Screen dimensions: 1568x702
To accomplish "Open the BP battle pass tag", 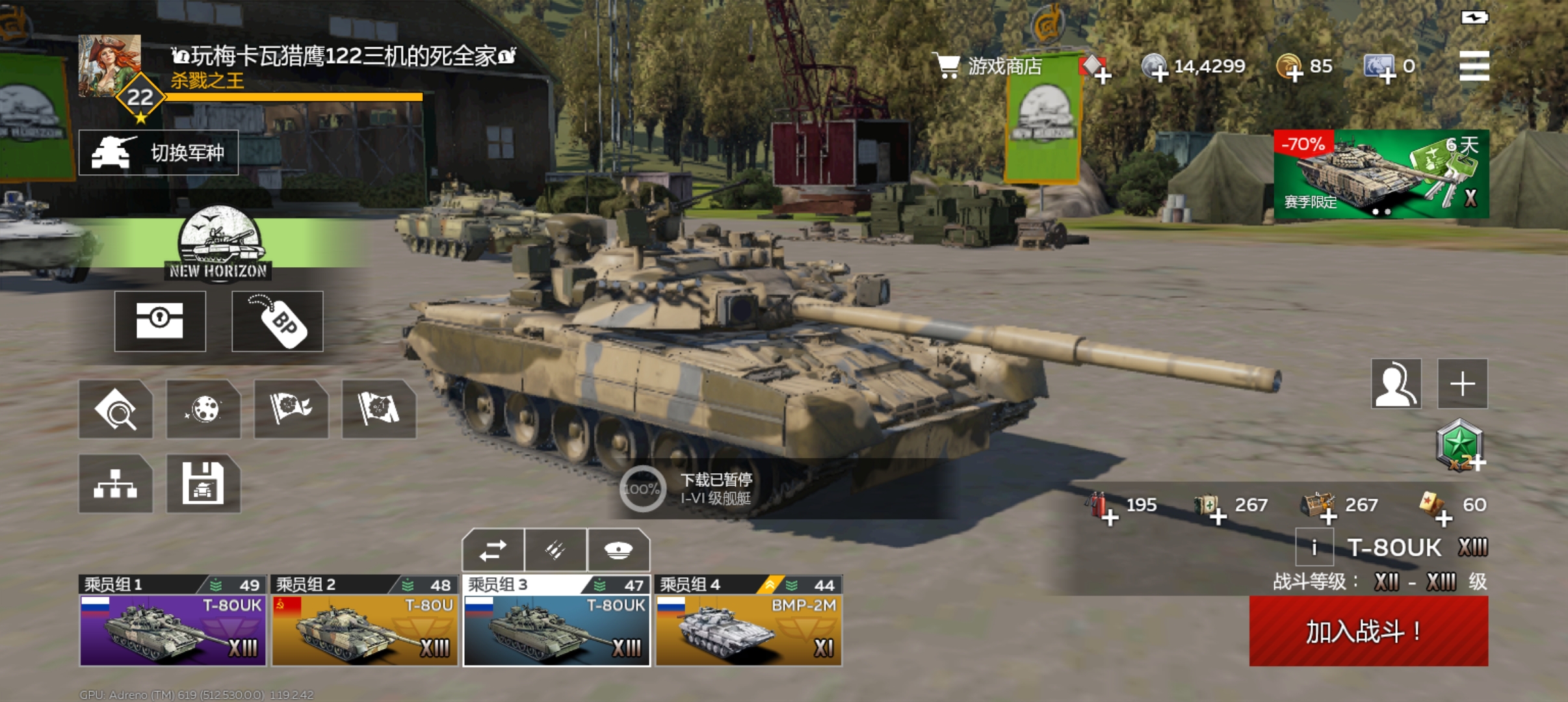I will tap(278, 322).
